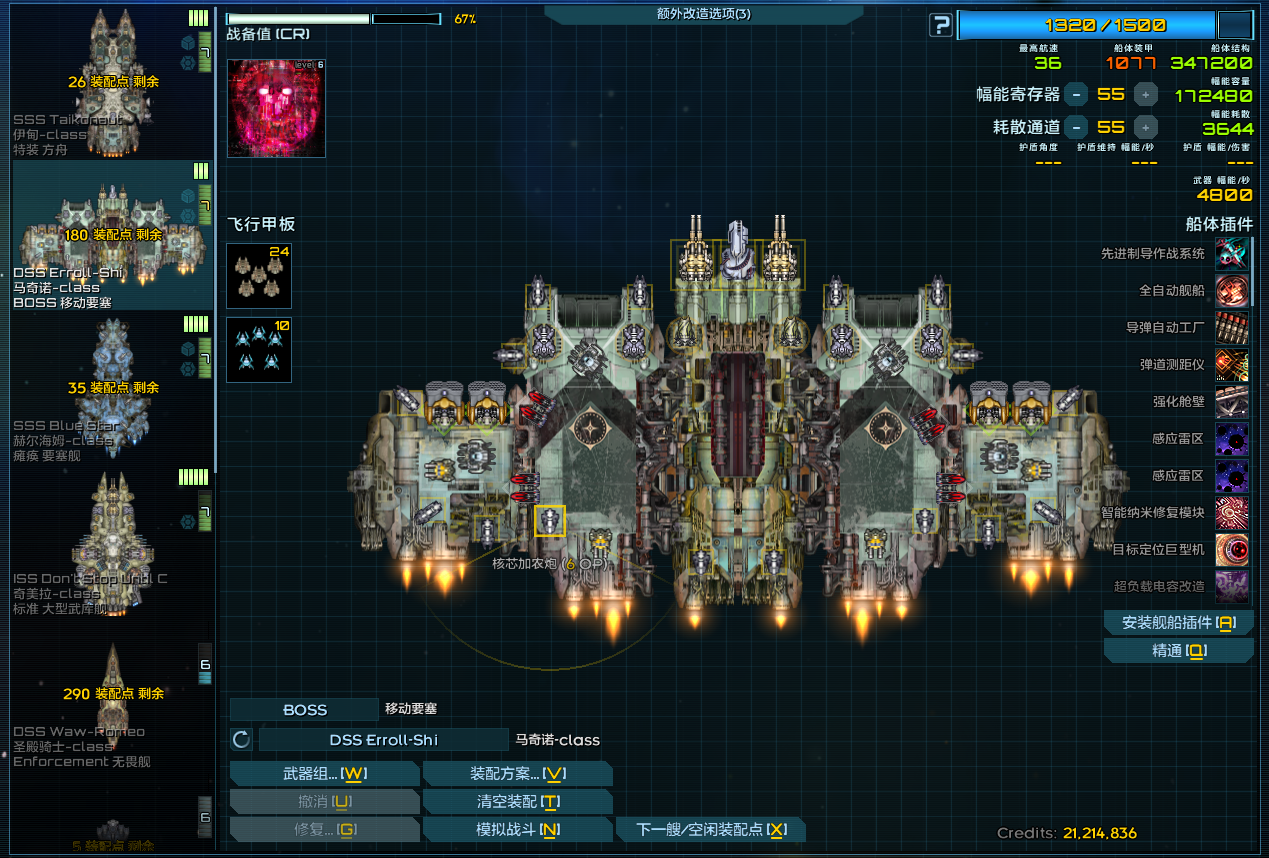The image size is (1269, 858).
Task: Select the first fighter wing slot on 飞行甲板
Action: click(x=259, y=275)
